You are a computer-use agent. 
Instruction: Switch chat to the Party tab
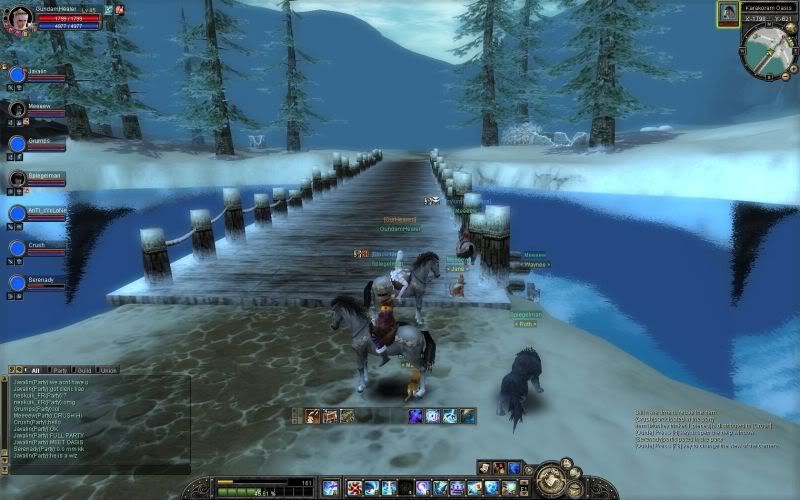62,369
